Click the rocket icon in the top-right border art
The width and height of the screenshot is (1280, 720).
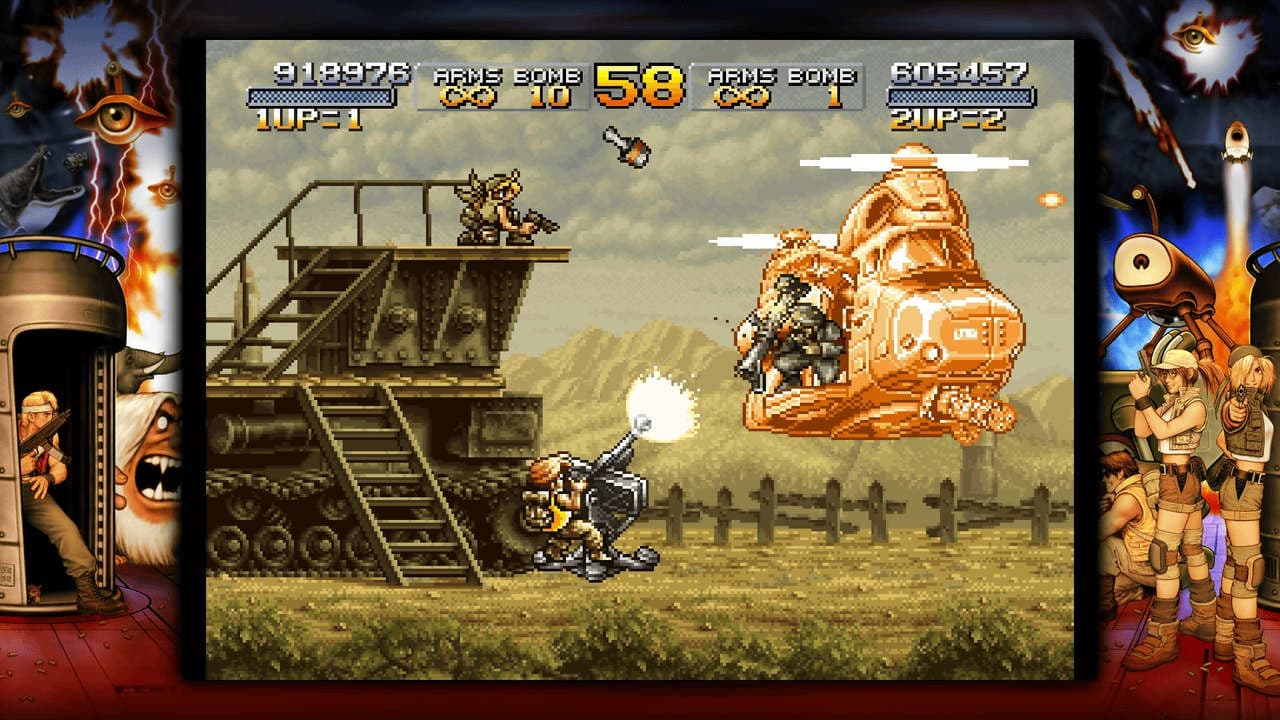(1240, 140)
